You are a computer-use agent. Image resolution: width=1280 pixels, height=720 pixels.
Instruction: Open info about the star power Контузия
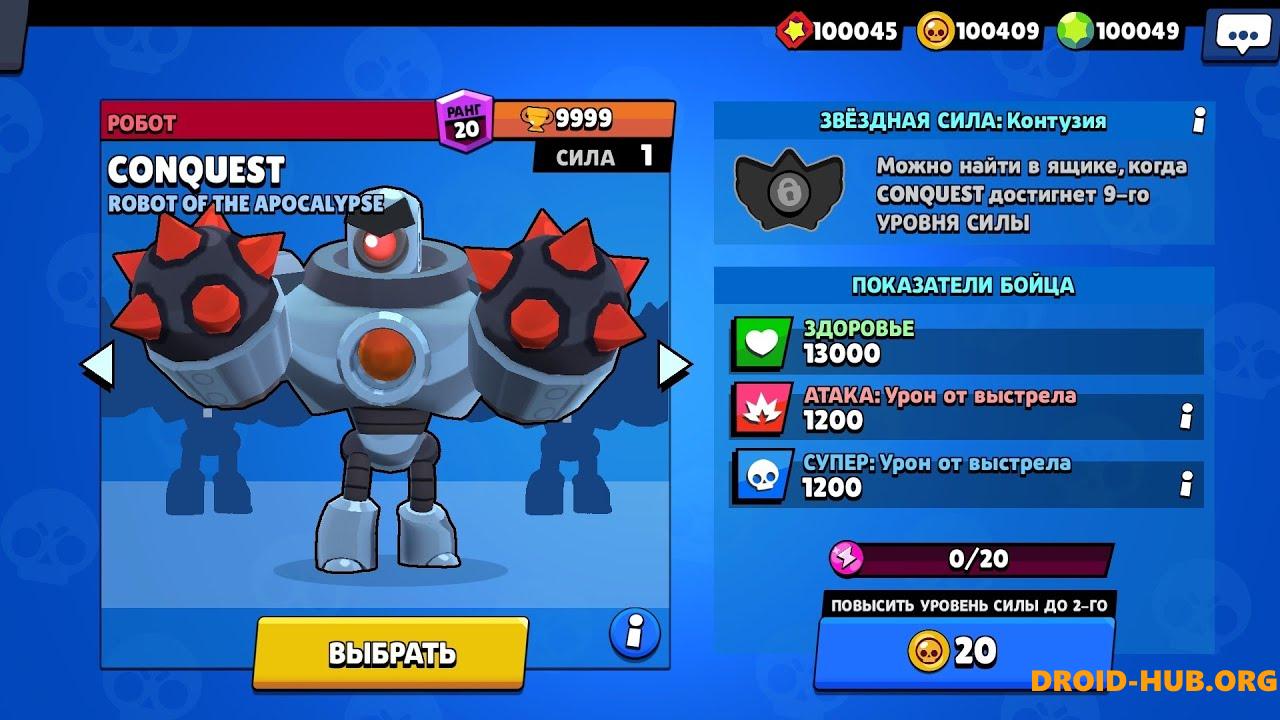coord(1197,120)
